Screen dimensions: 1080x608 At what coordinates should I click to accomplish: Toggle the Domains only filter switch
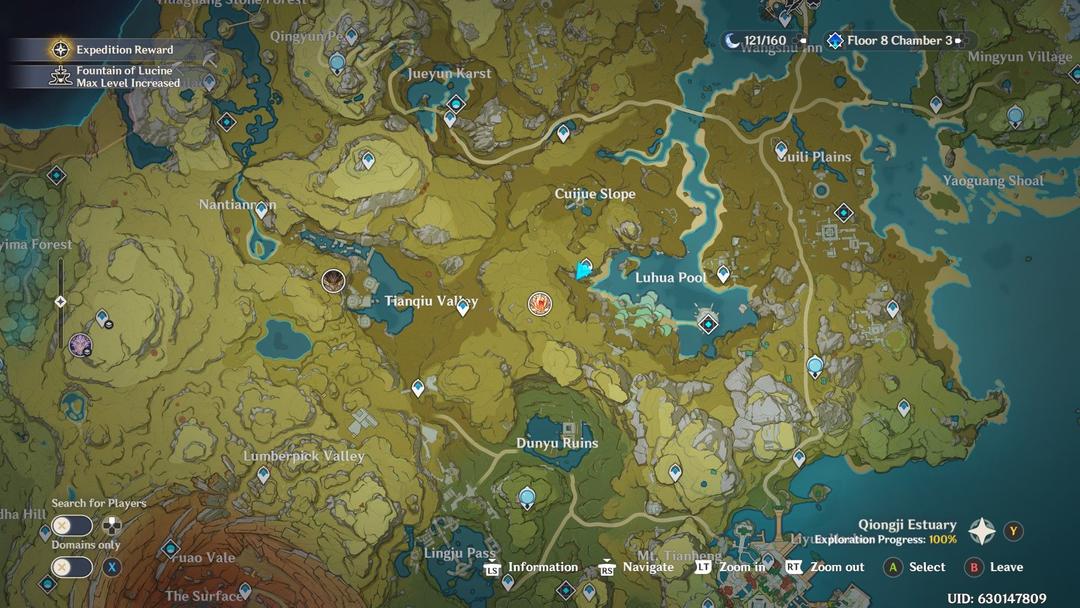(x=72, y=567)
